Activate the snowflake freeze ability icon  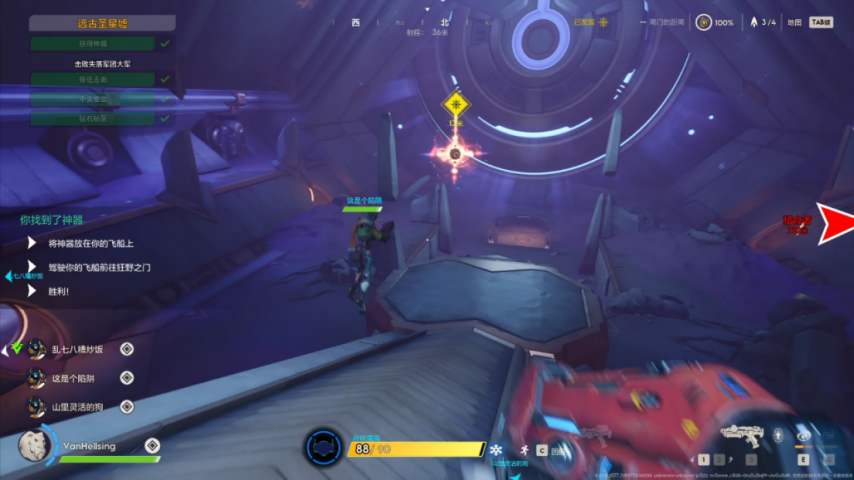[494, 450]
